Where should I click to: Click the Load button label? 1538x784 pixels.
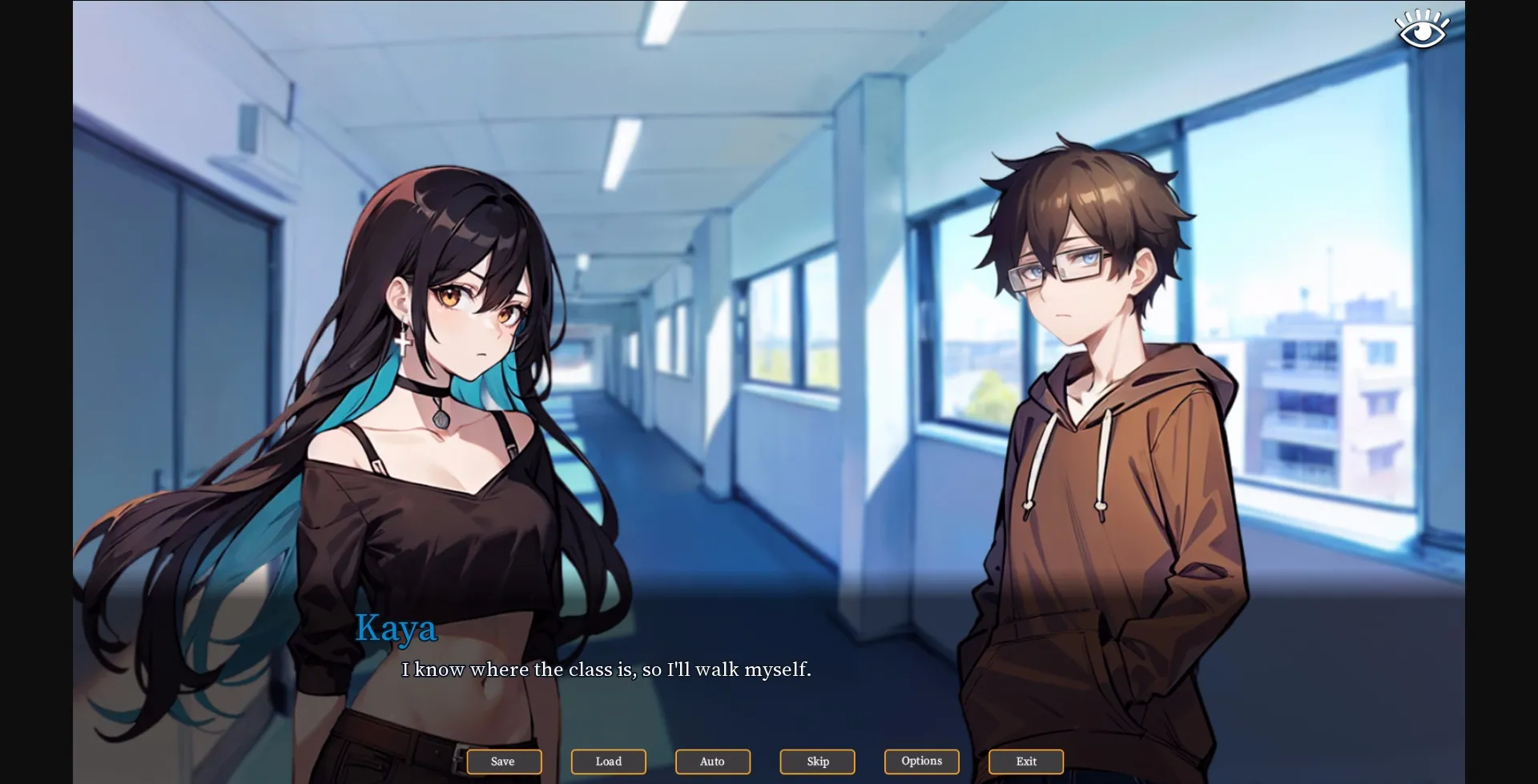pos(608,762)
